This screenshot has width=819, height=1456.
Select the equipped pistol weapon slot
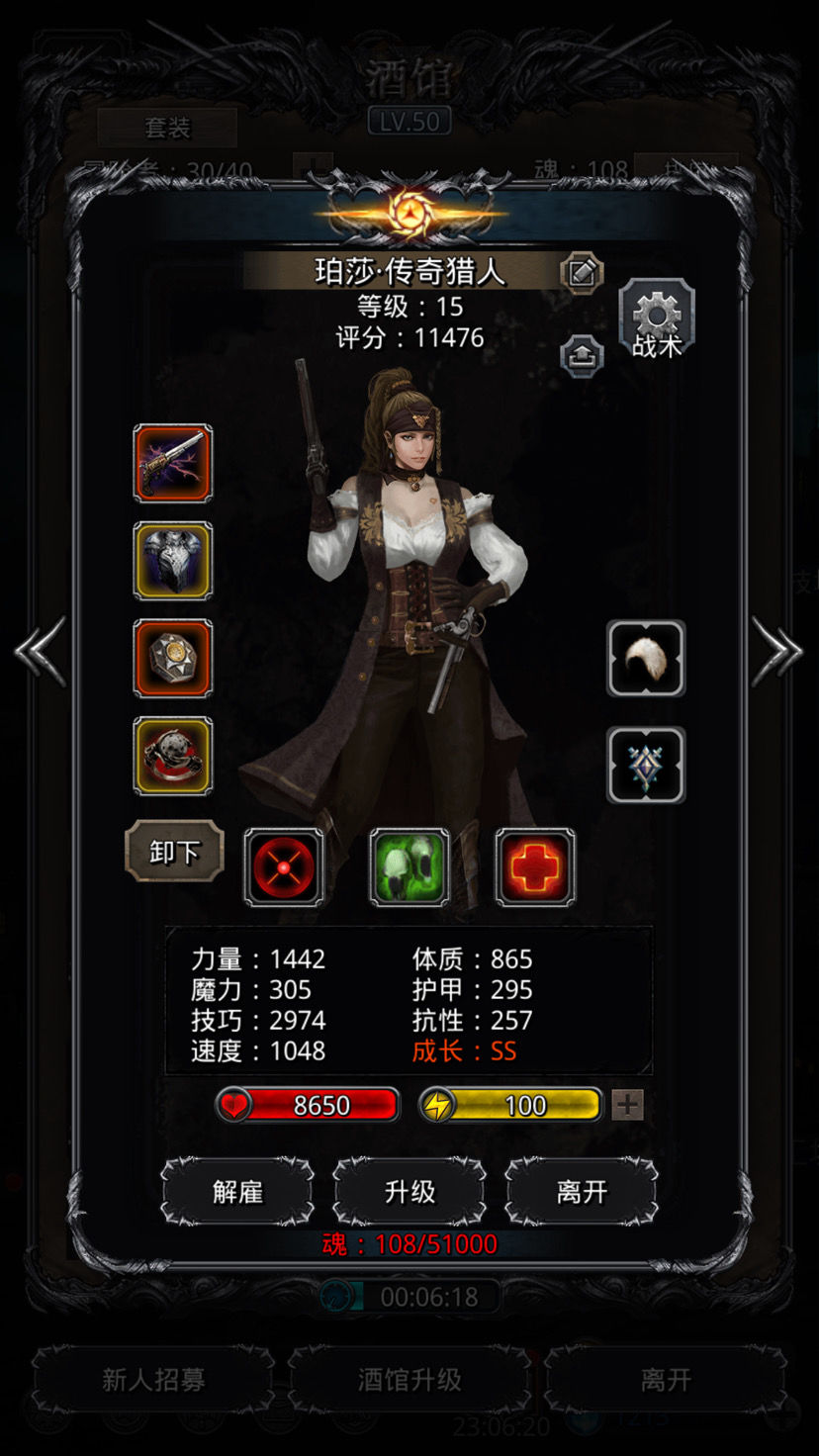tap(173, 463)
